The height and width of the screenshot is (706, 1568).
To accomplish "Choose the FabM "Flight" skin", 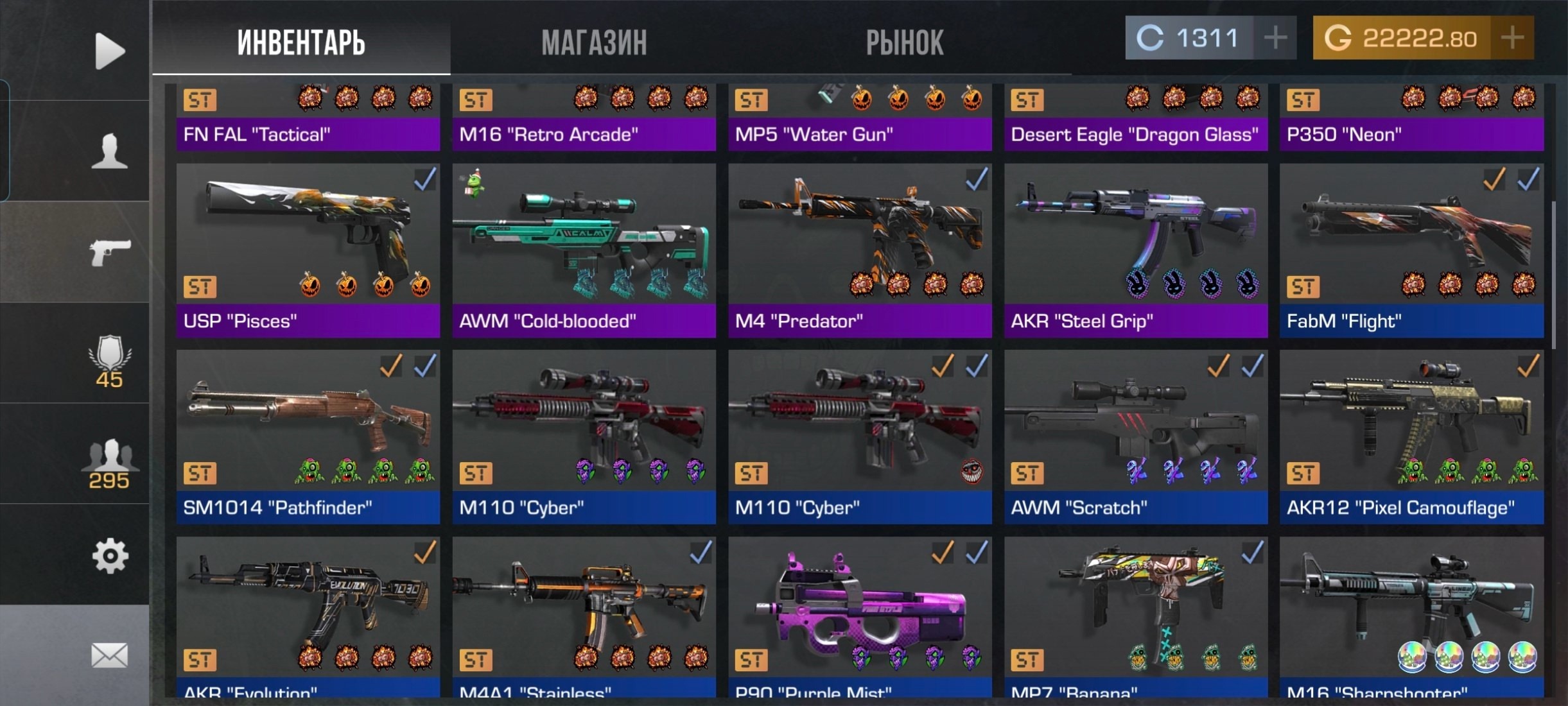I will pos(1411,250).
